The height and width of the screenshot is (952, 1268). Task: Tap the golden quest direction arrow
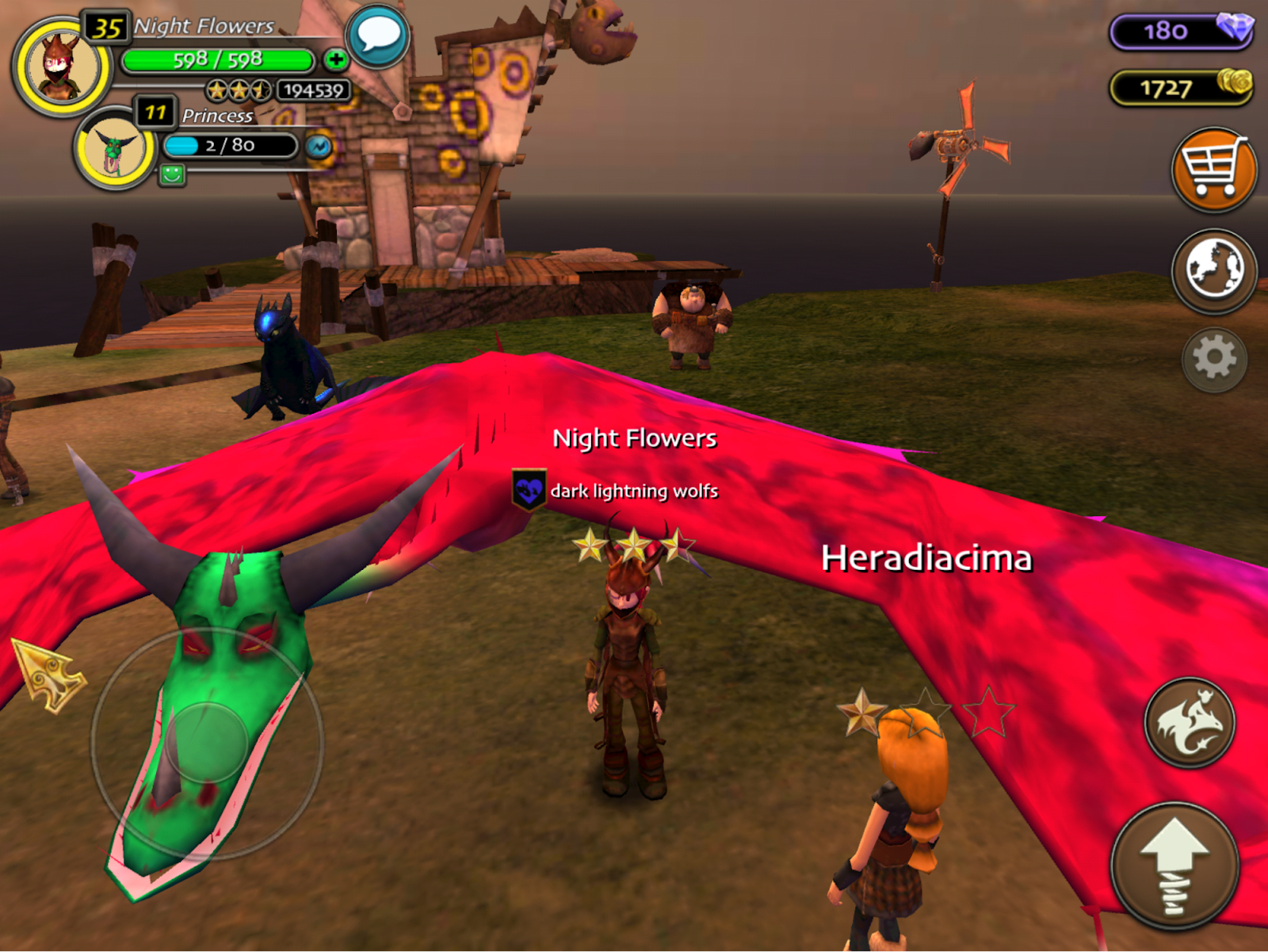49,675
